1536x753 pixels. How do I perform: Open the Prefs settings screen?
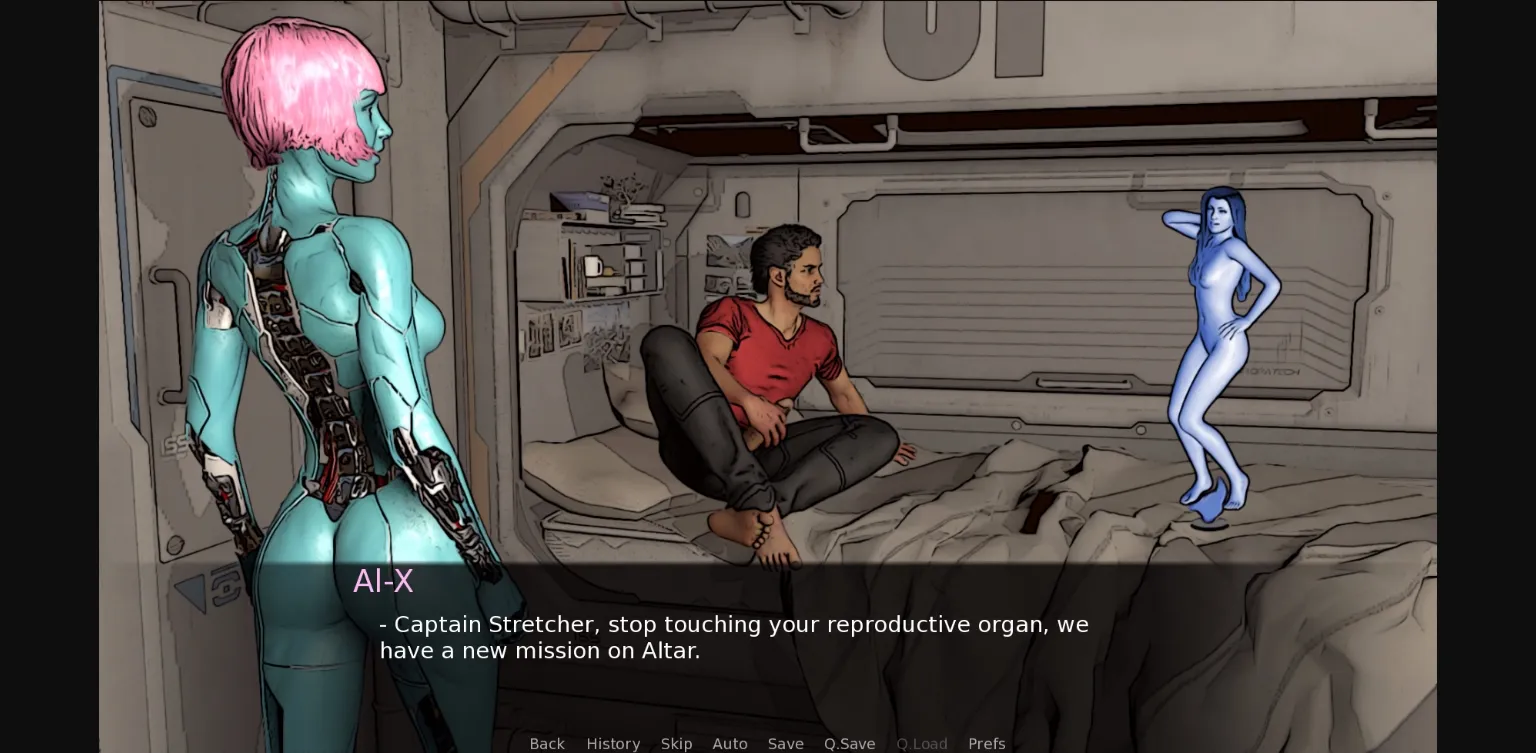987,744
